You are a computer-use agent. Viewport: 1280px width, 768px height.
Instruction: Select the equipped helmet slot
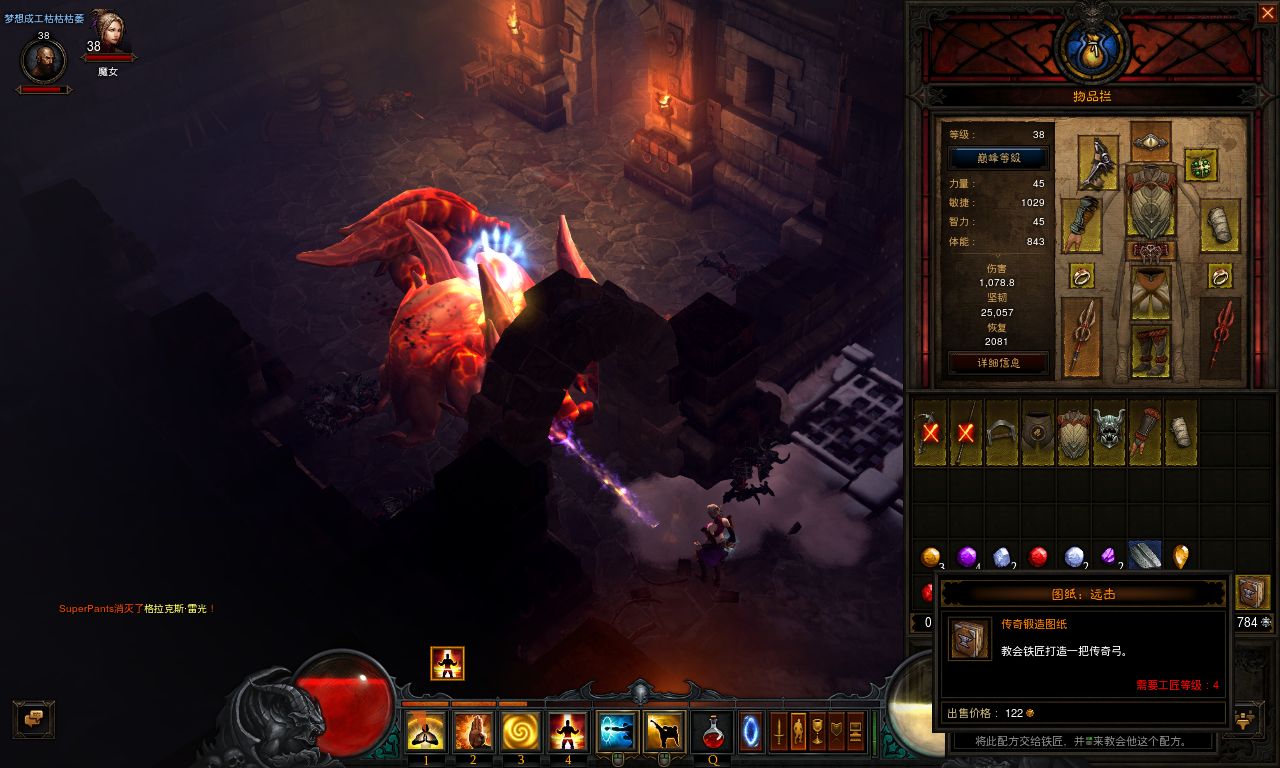point(1150,141)
